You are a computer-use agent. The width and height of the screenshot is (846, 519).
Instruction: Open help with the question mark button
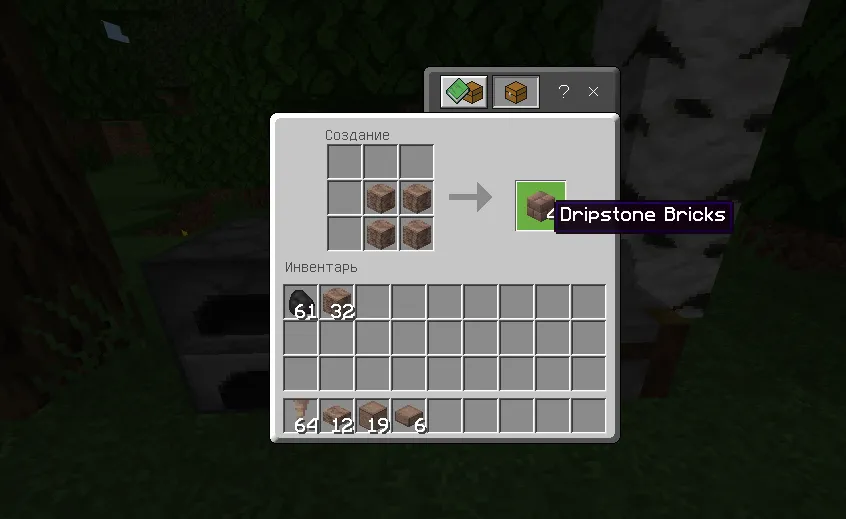[x=564, y=92]
